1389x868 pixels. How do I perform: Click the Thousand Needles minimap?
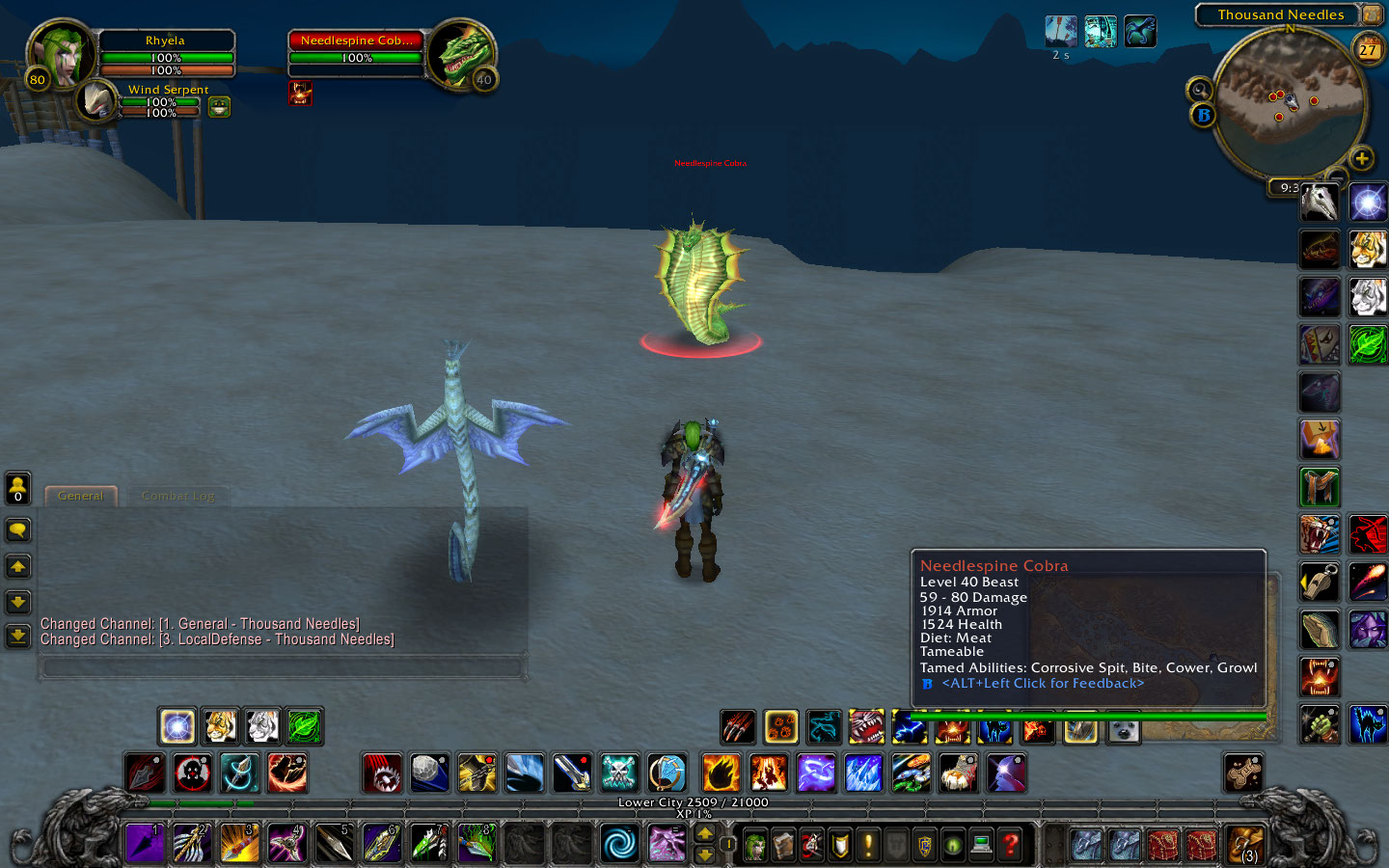pos(1289,100)
